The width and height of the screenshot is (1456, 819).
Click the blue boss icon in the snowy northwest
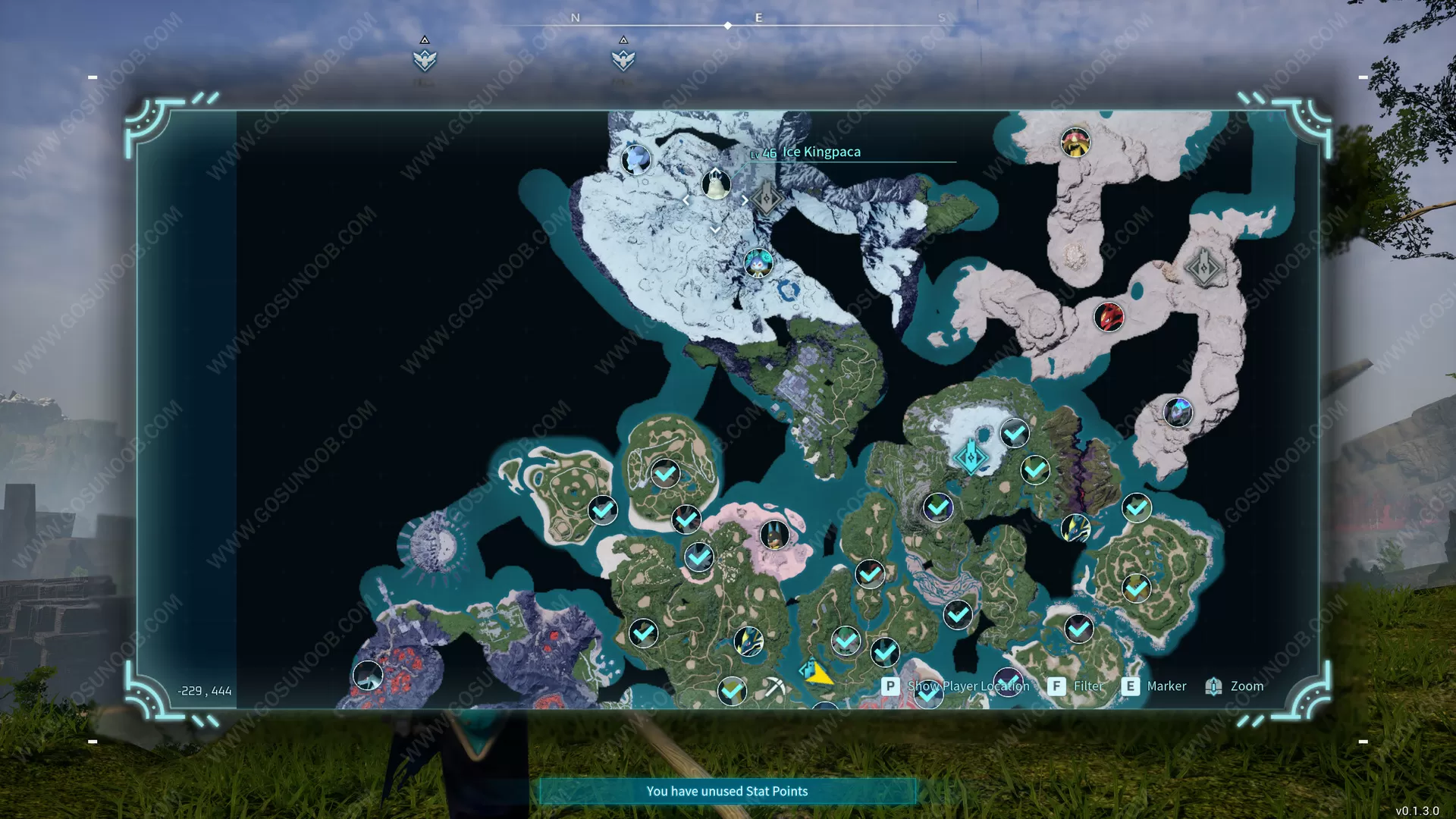(635, 161)
